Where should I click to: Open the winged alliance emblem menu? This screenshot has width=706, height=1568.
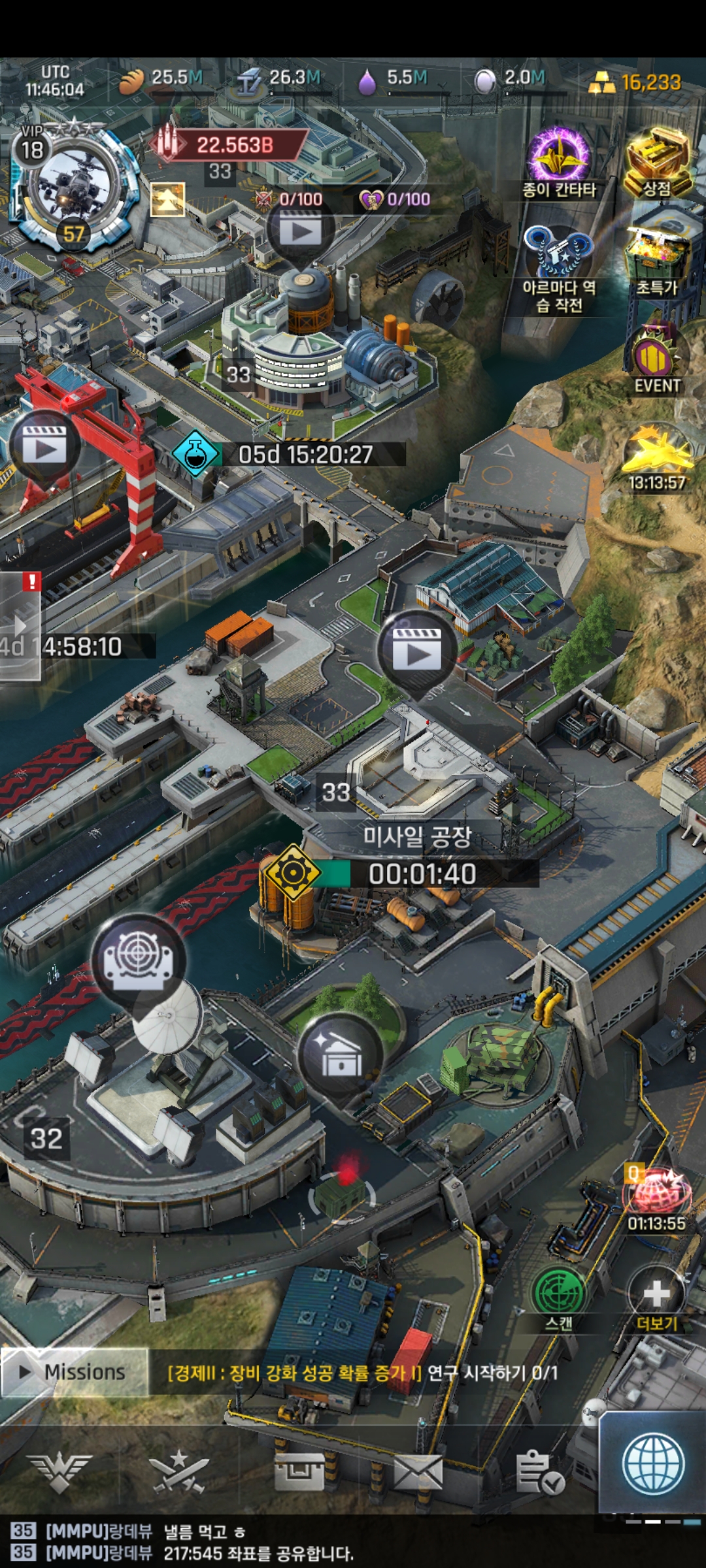60,1473
